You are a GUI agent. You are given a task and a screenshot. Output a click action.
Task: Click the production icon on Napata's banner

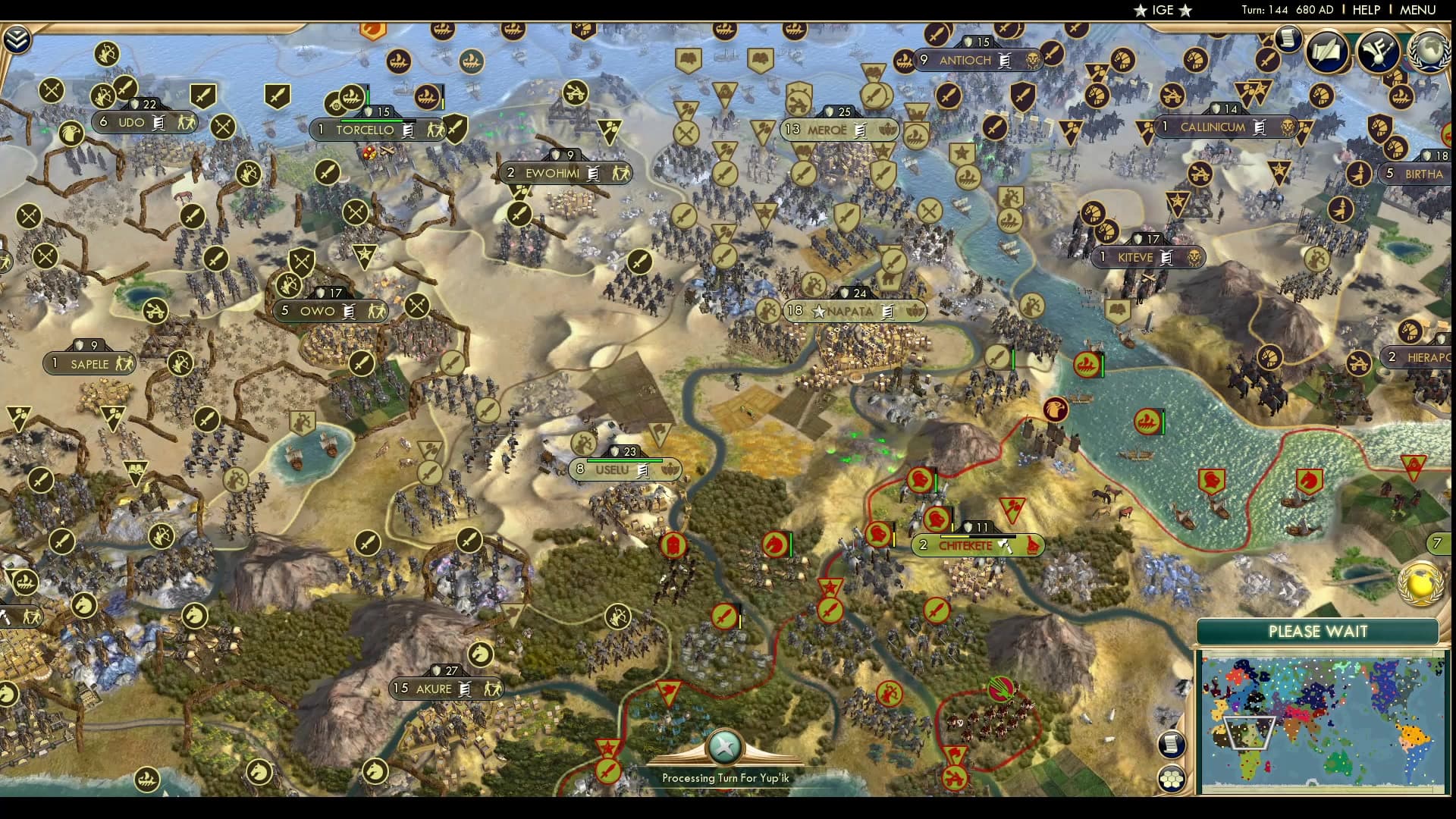(x=886, y=311)
